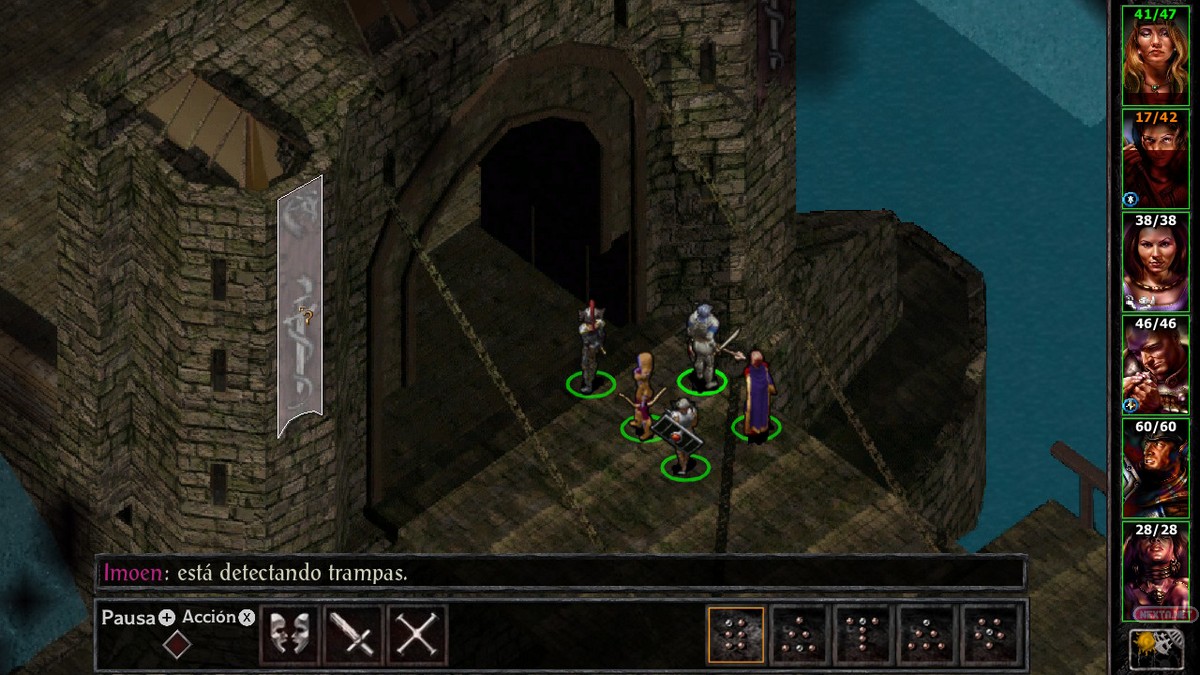The height and width of the screenshot is (675, 1200).
Task: Switch to the T-shaped party formation
Action: coord(864,635)
